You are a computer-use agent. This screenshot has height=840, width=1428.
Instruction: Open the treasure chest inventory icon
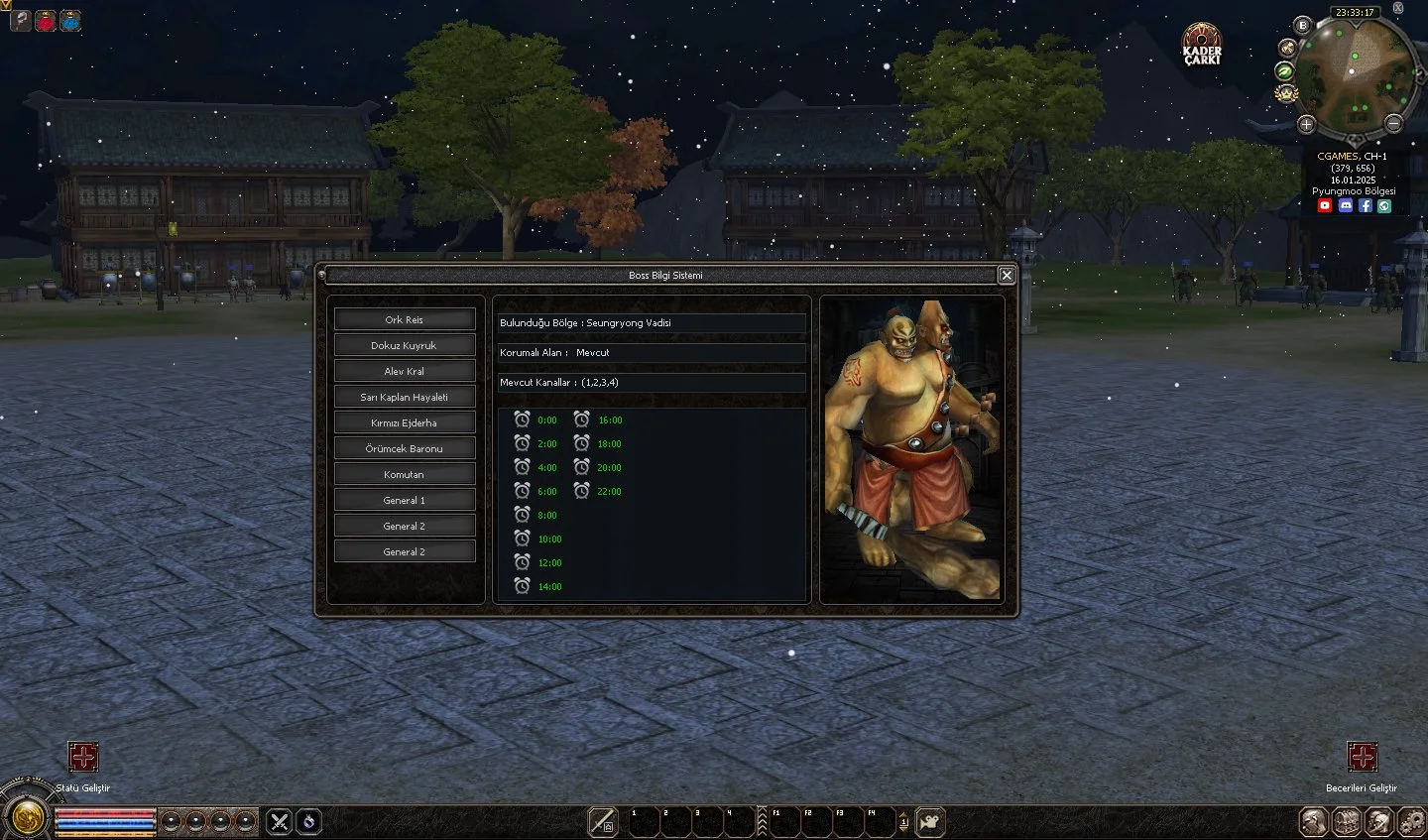click(x=1346, y=821)
